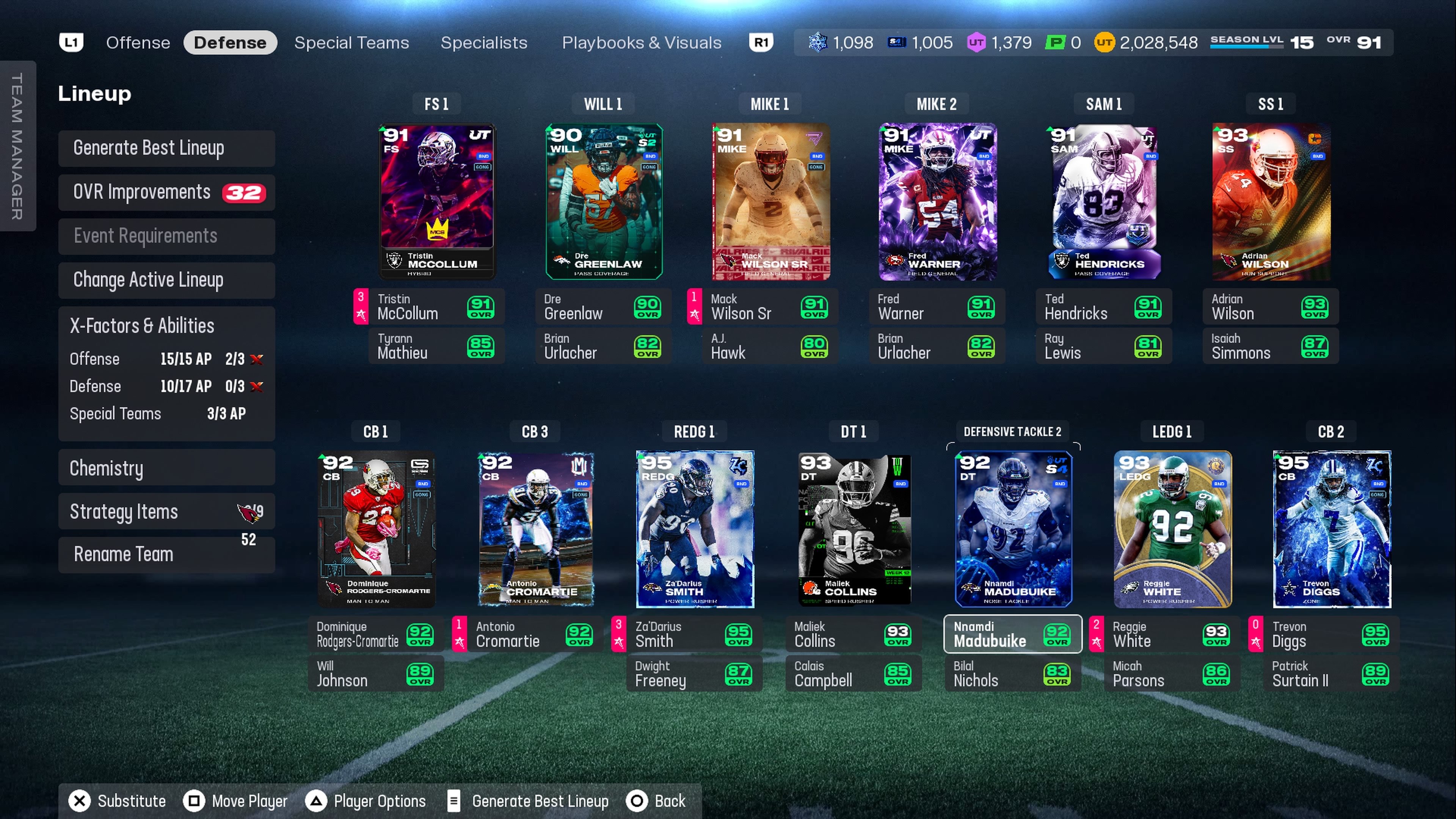Open the Chemistry menu
Screen dimensions: 1456x819
point(166,468)
